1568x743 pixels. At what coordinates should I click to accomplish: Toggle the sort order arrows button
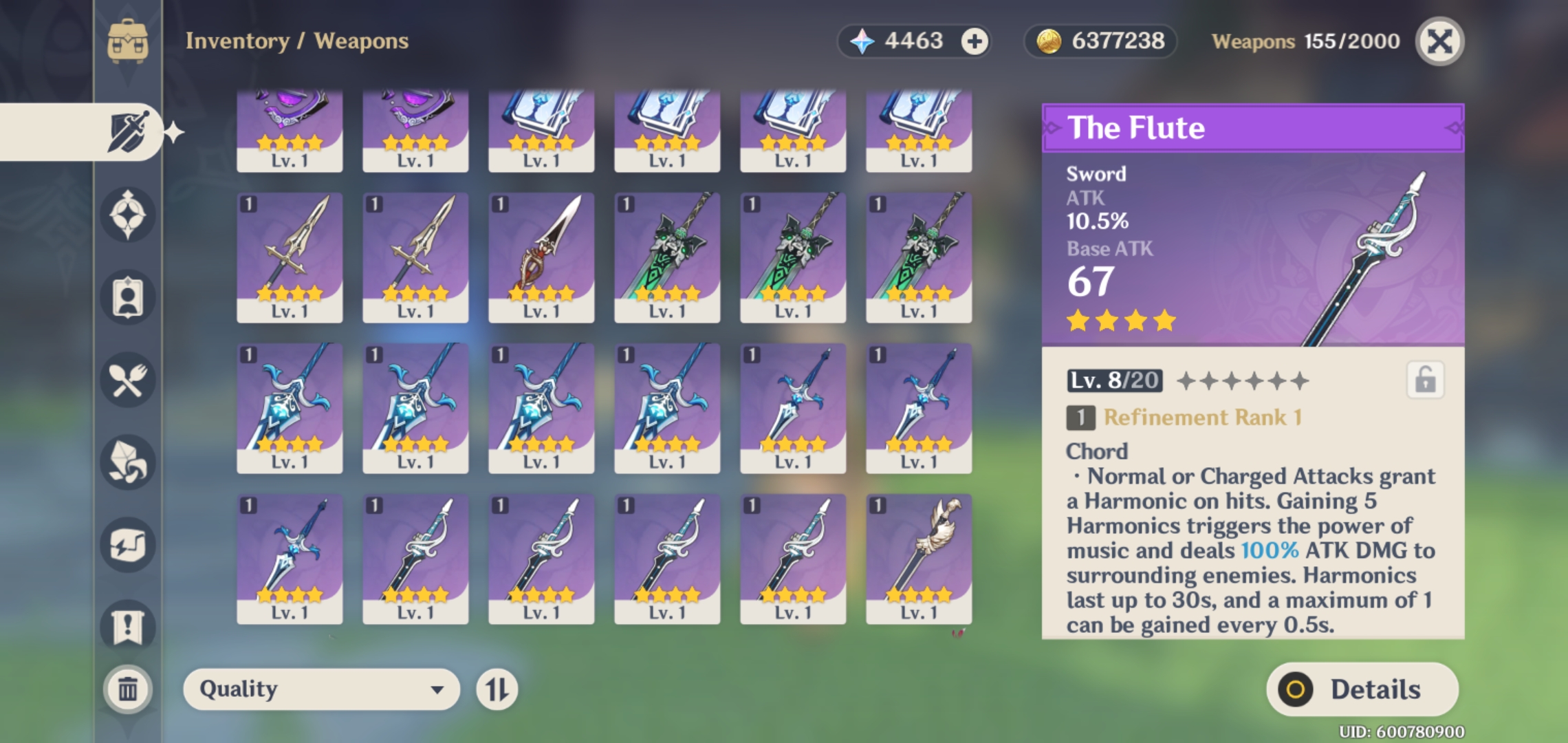tap(497, 689)
